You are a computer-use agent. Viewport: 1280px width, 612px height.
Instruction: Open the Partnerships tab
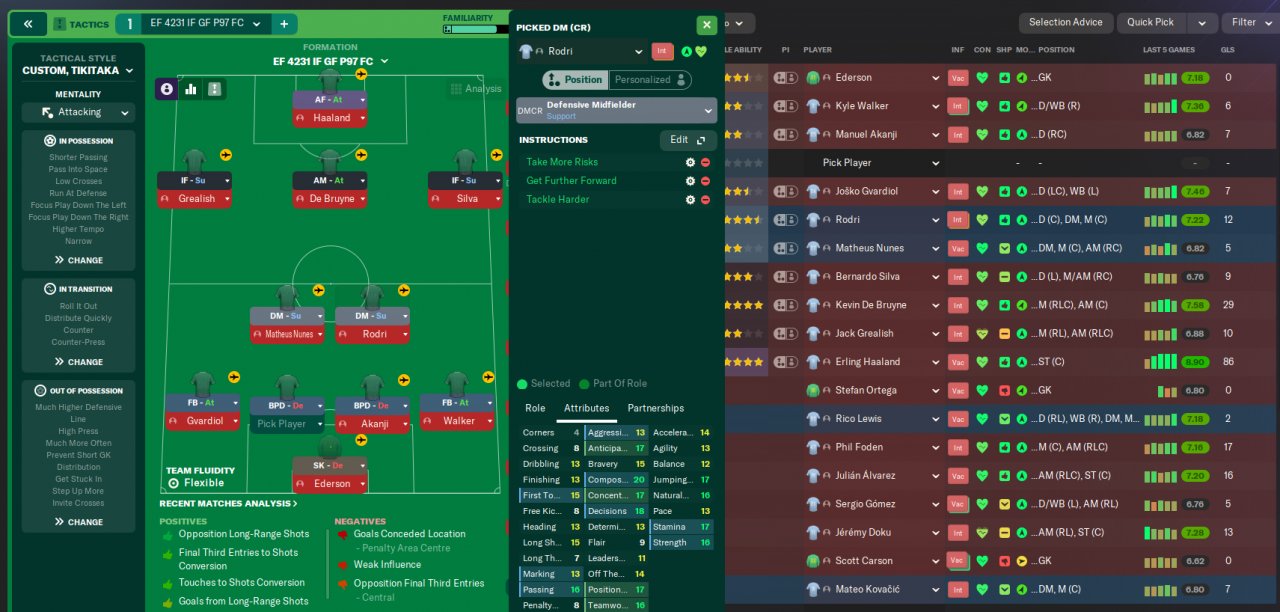point(655,408)
